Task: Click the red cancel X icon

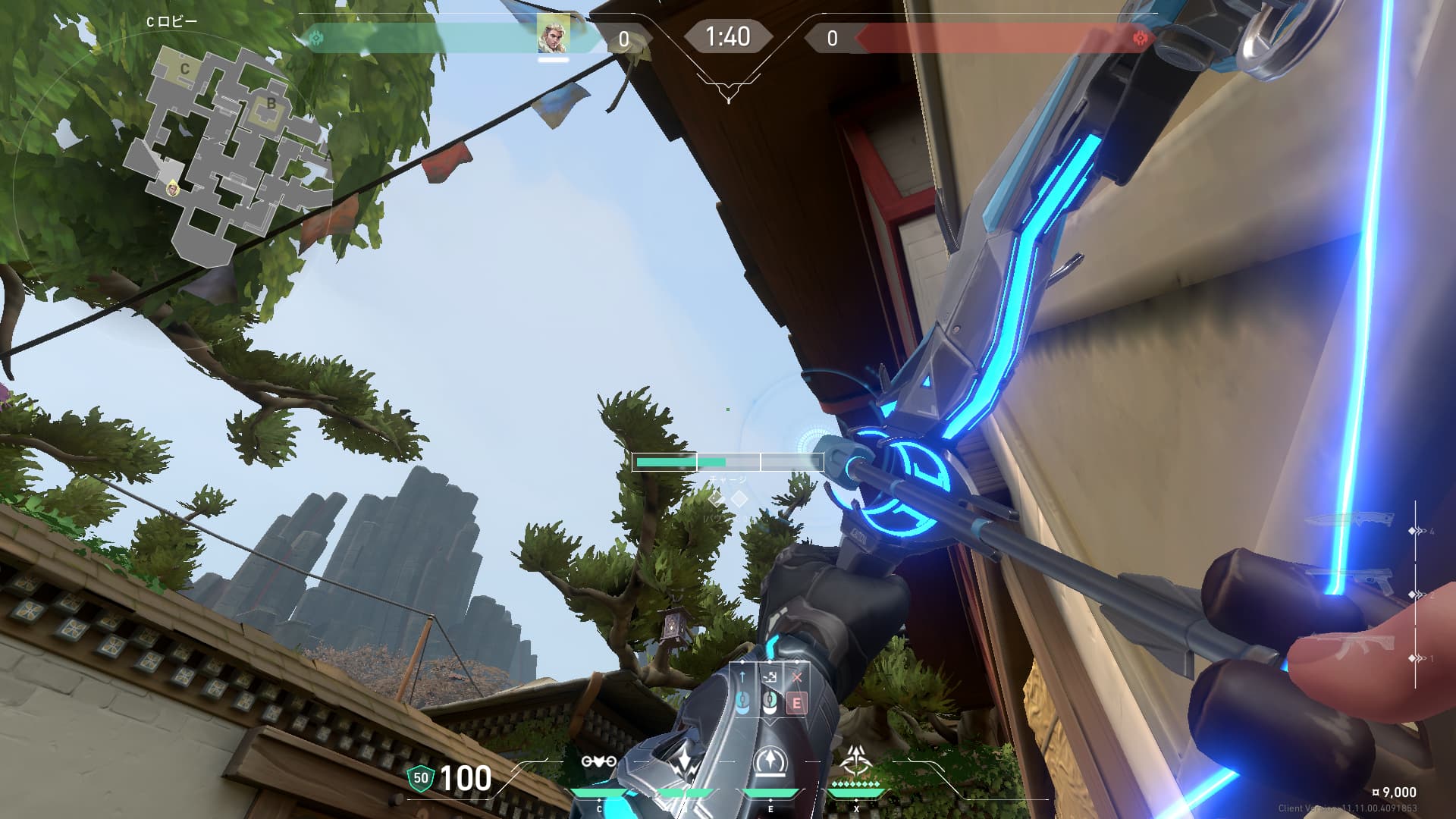Action: coord(796,677)
